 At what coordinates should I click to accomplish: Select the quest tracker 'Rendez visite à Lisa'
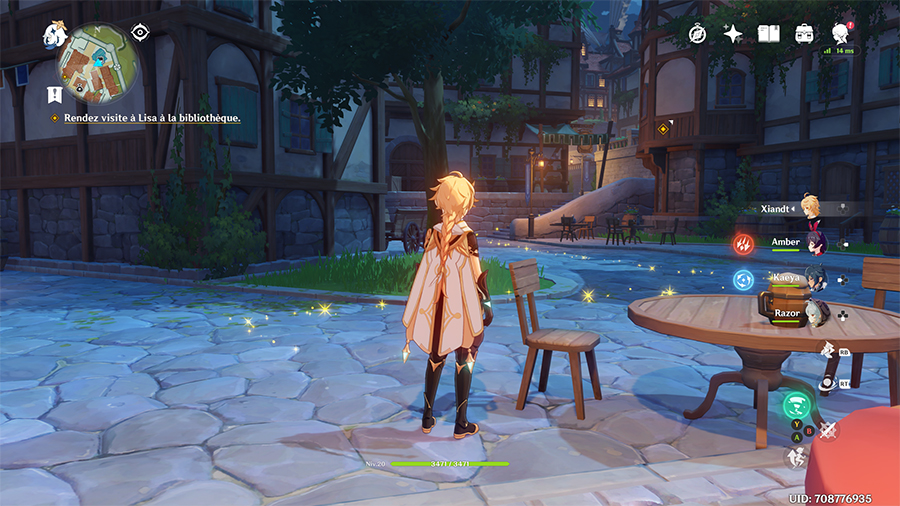pyautogui.click(x=152, y=117)
